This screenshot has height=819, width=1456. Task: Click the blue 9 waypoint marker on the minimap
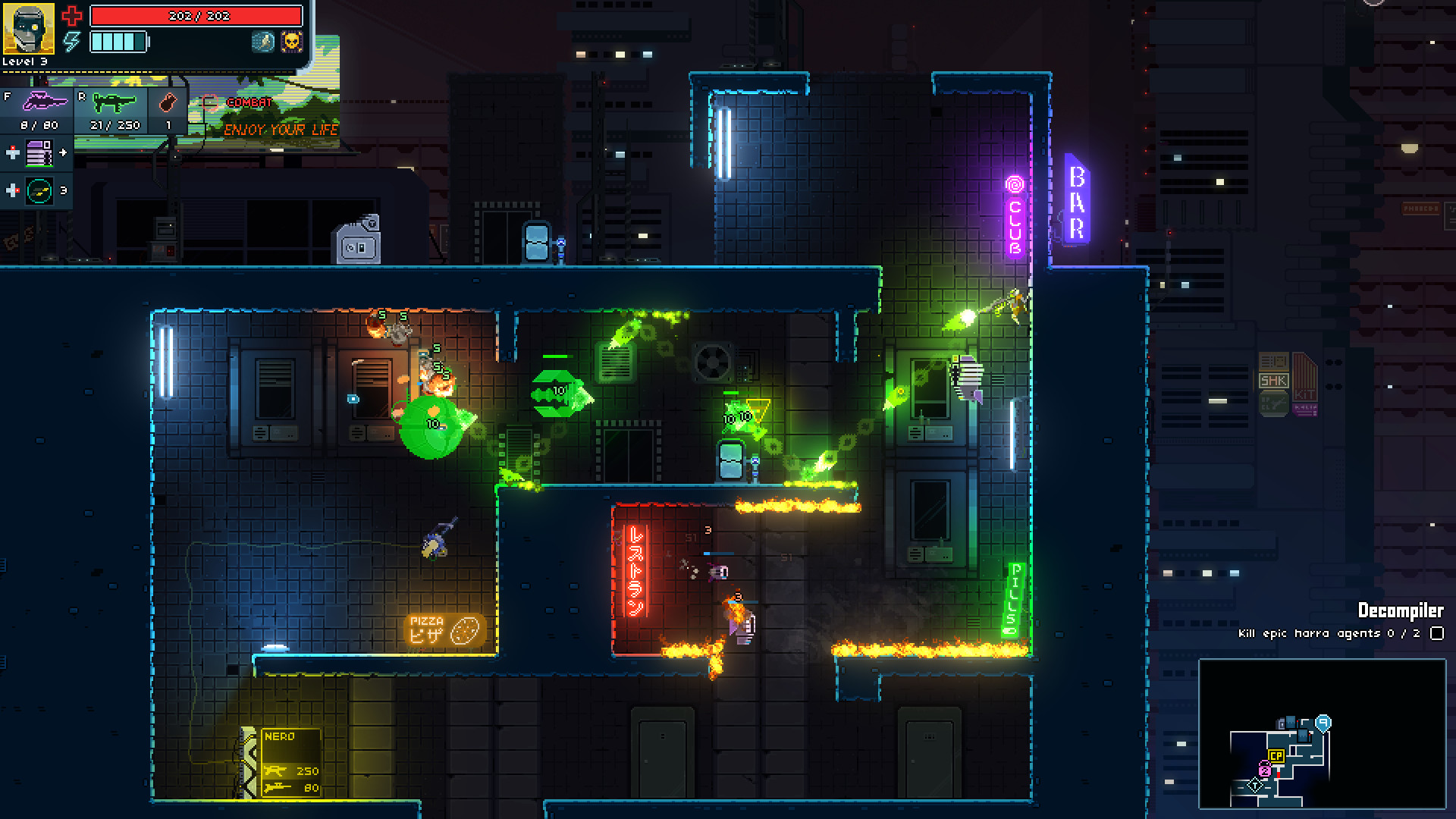[x=1324, y=722]
